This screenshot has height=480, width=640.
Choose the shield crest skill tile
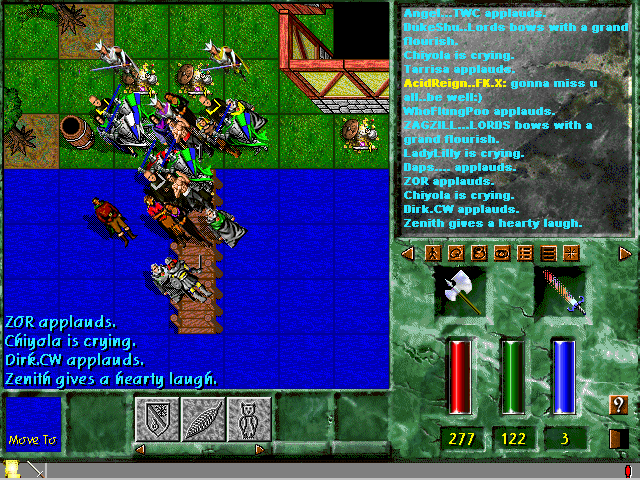click(157, 420)
